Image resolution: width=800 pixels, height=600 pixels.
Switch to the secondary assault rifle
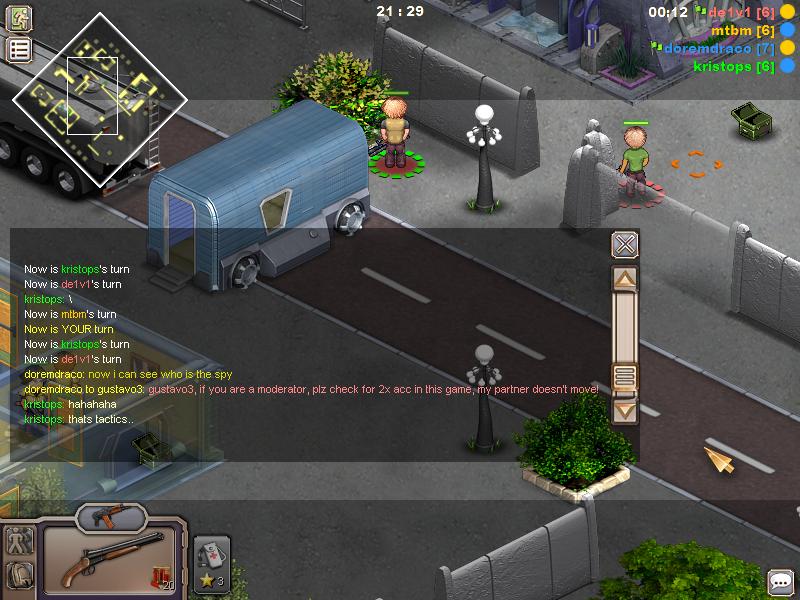coord(109,517)
